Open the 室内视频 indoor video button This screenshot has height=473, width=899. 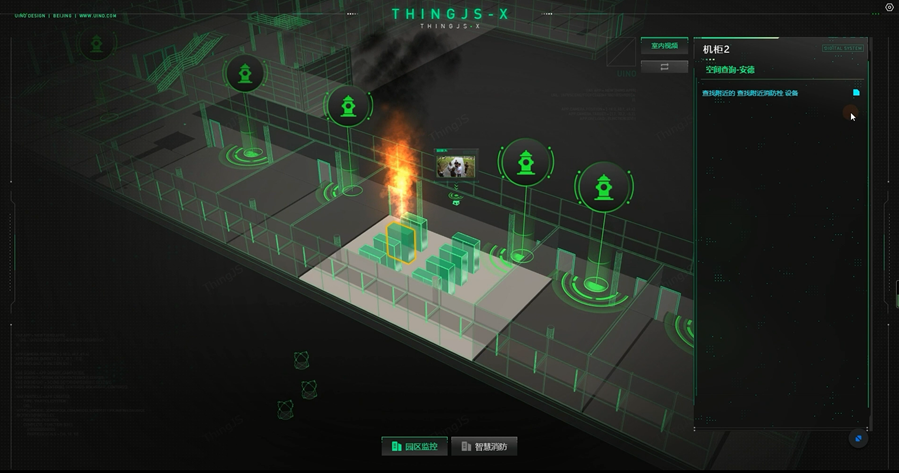pyautogui.click(x=664, y=46)
